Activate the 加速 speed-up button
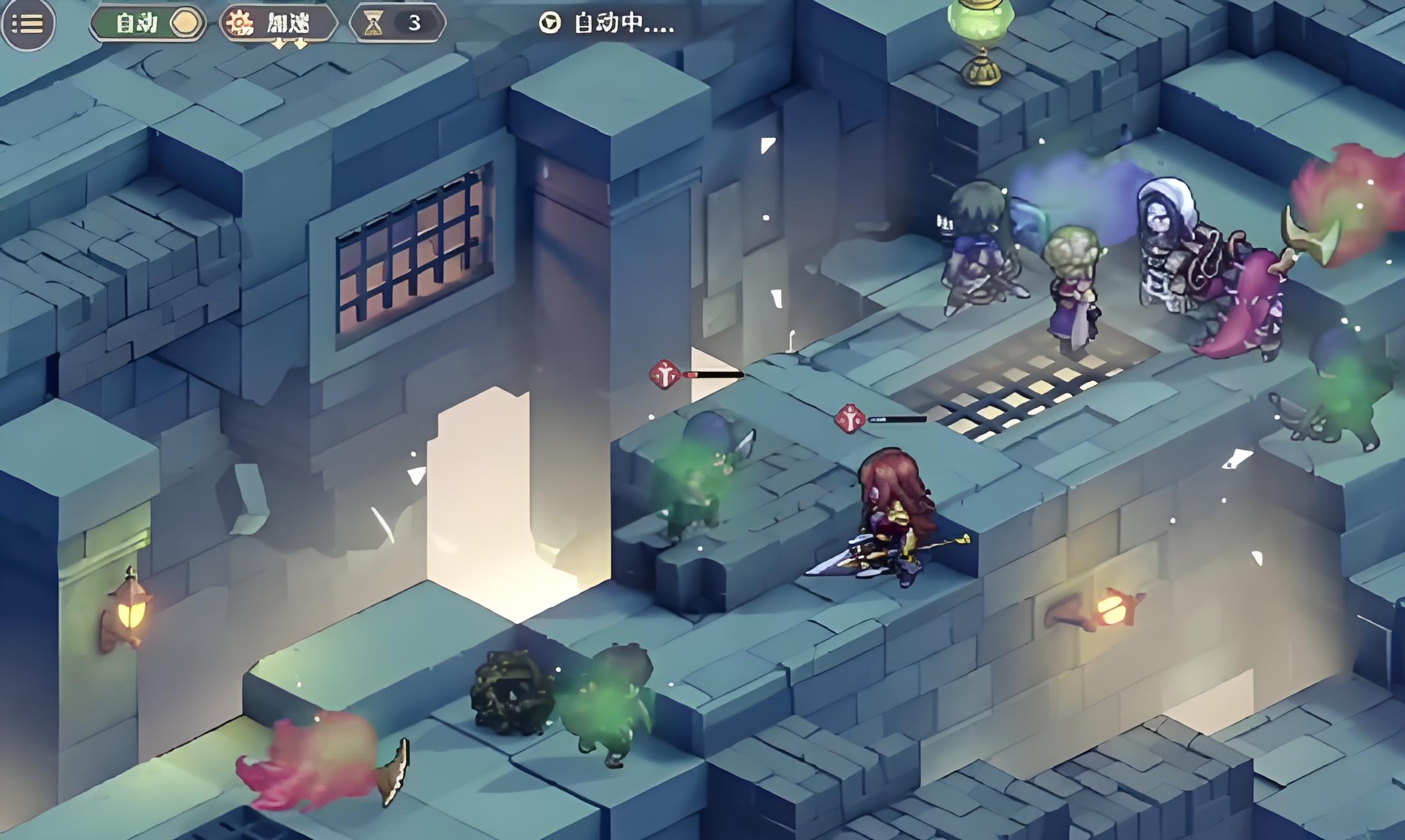The height and width of the screenshot is (840, 1405). (x=277, y=24)
